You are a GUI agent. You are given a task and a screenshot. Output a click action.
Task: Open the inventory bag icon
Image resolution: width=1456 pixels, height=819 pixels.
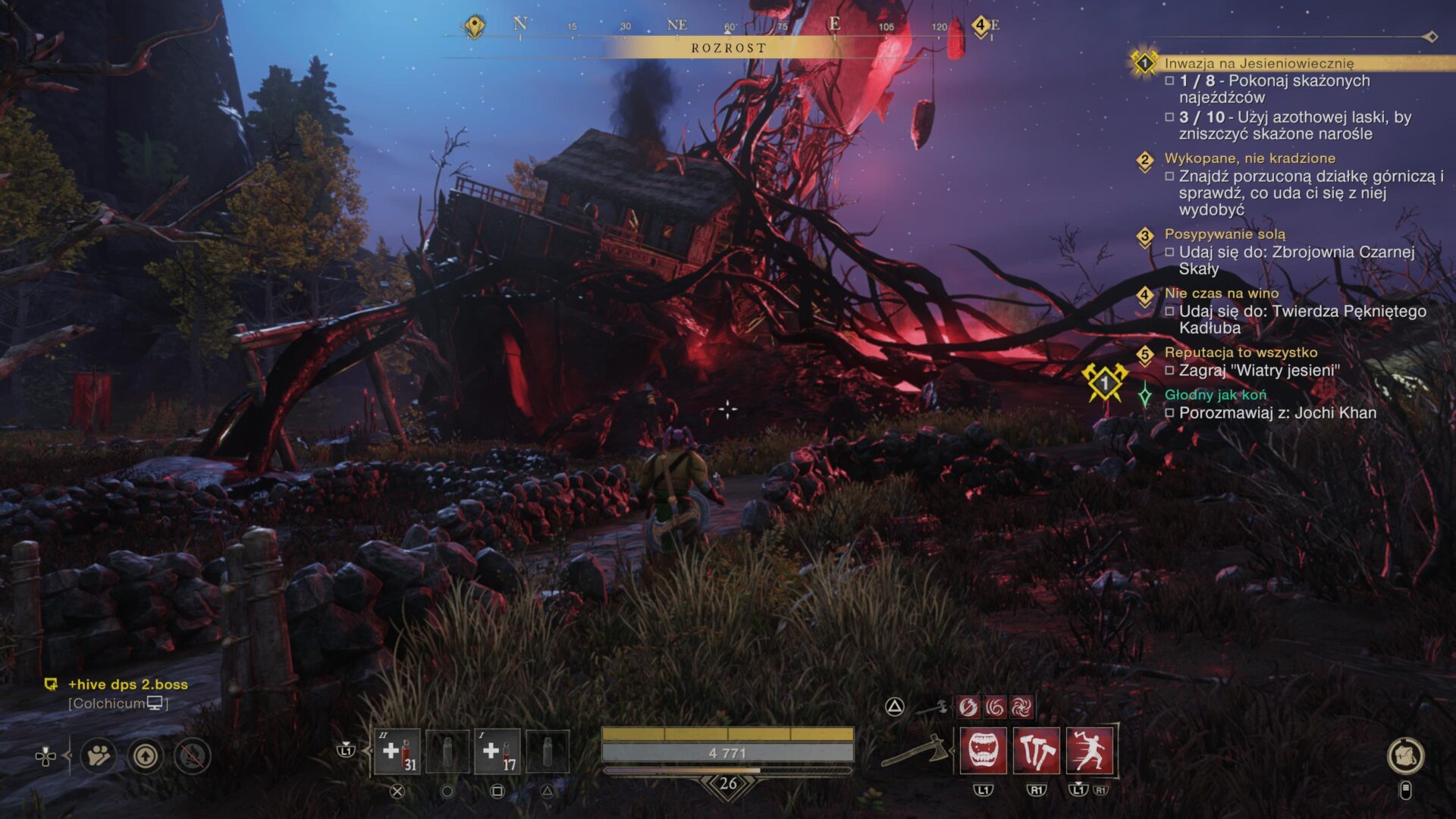pos(1405,755)
